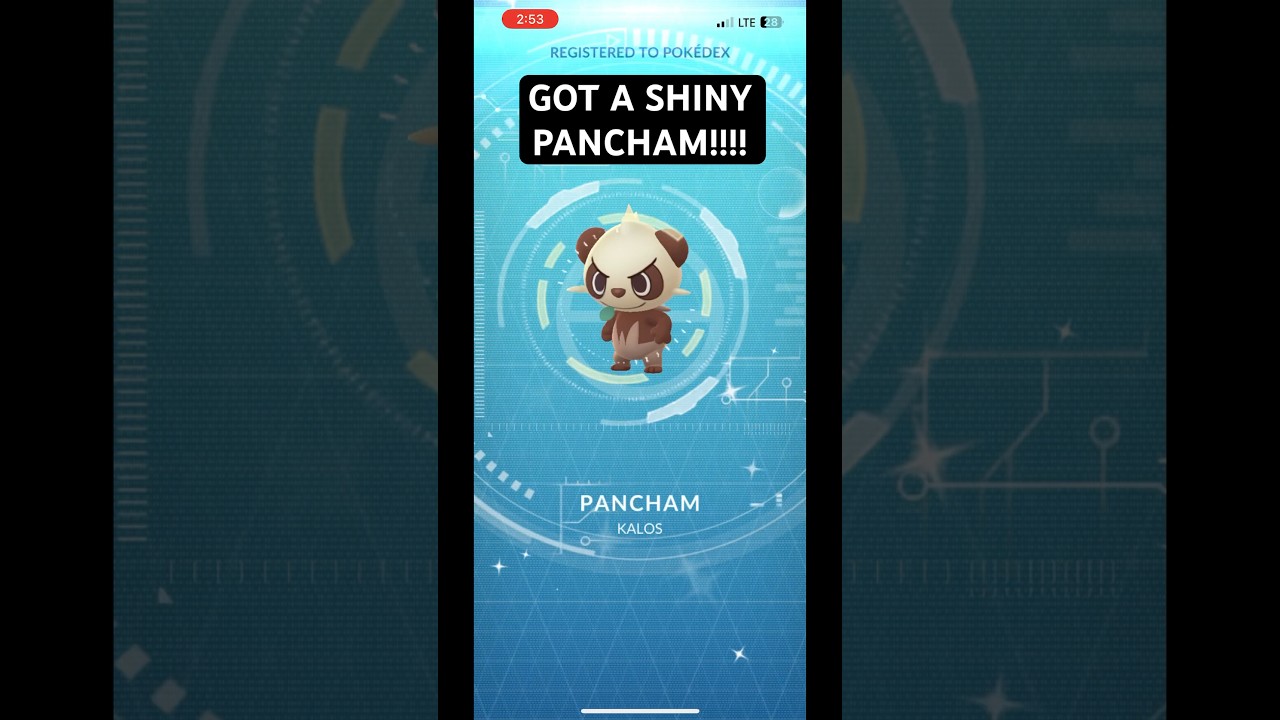Tap the LTE network indicator
1280x720 pixels.
pos(746,21)
